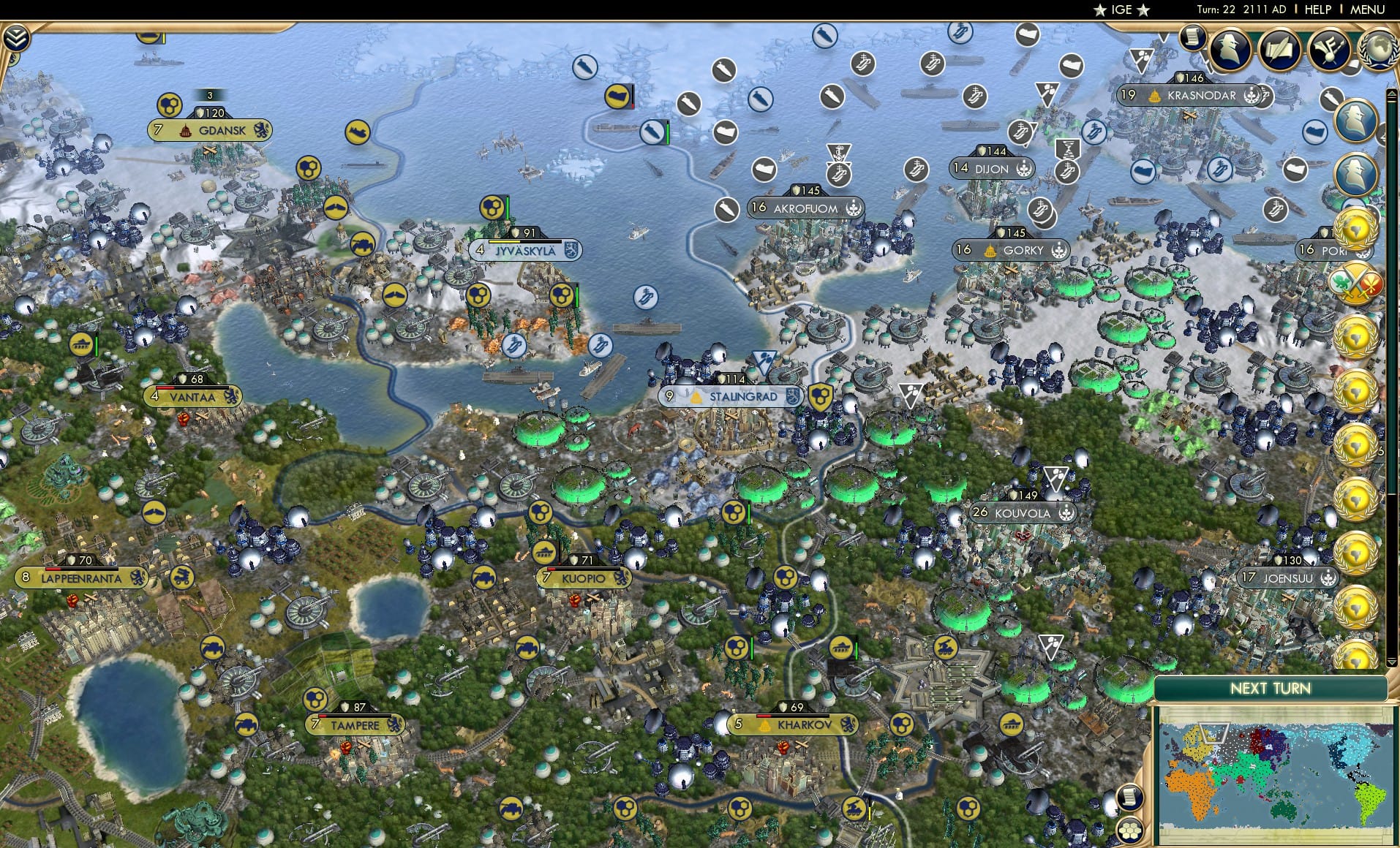This screenshot has height=848, width=1400.
Task: Open the Espionage overview spy icon
Action: [x=1230, y=49]
